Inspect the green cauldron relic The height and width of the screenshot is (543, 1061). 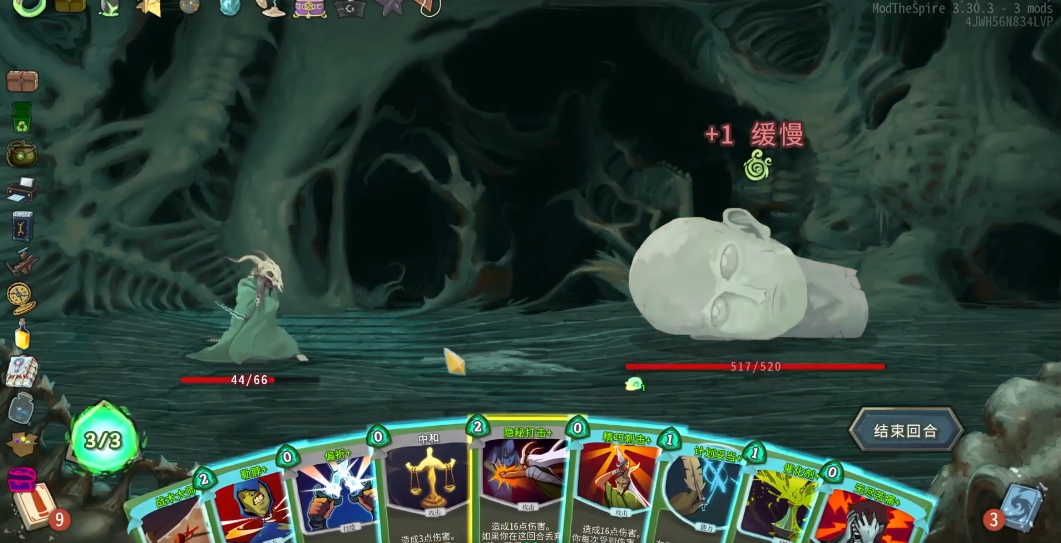pos(21,153)
